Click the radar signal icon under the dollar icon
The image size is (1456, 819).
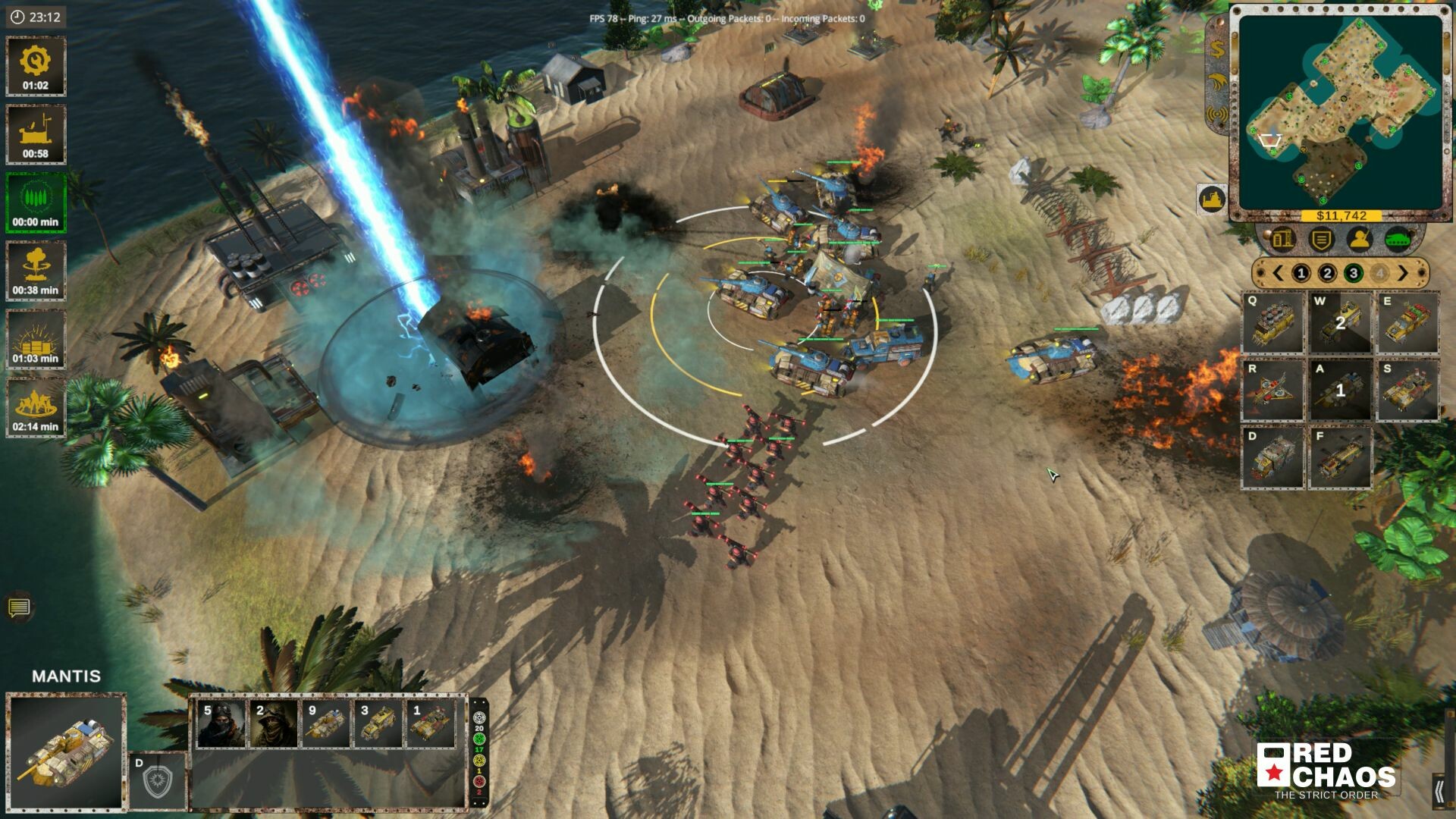[x=1218, y=114]
